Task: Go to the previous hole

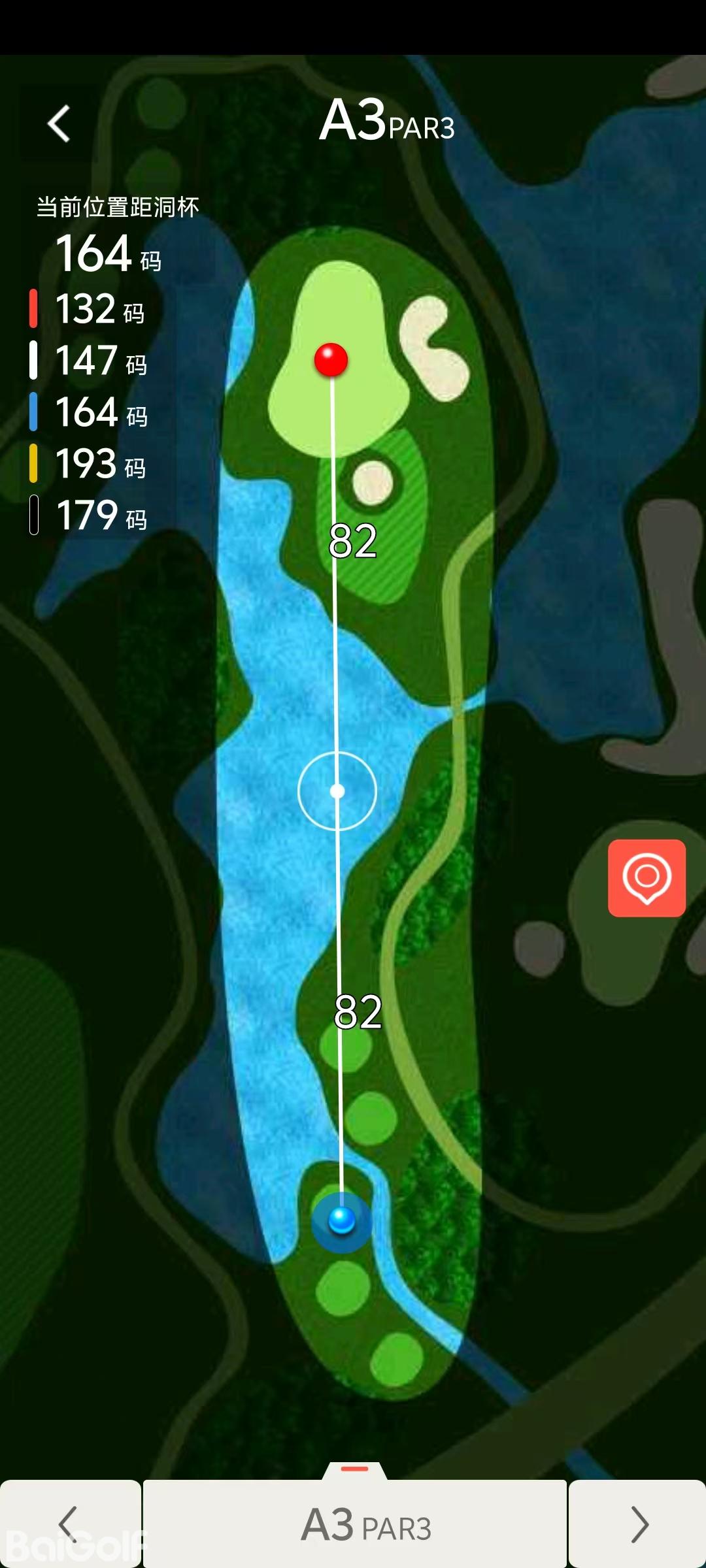Action: pyautogui.click(x=69, y=1524)
